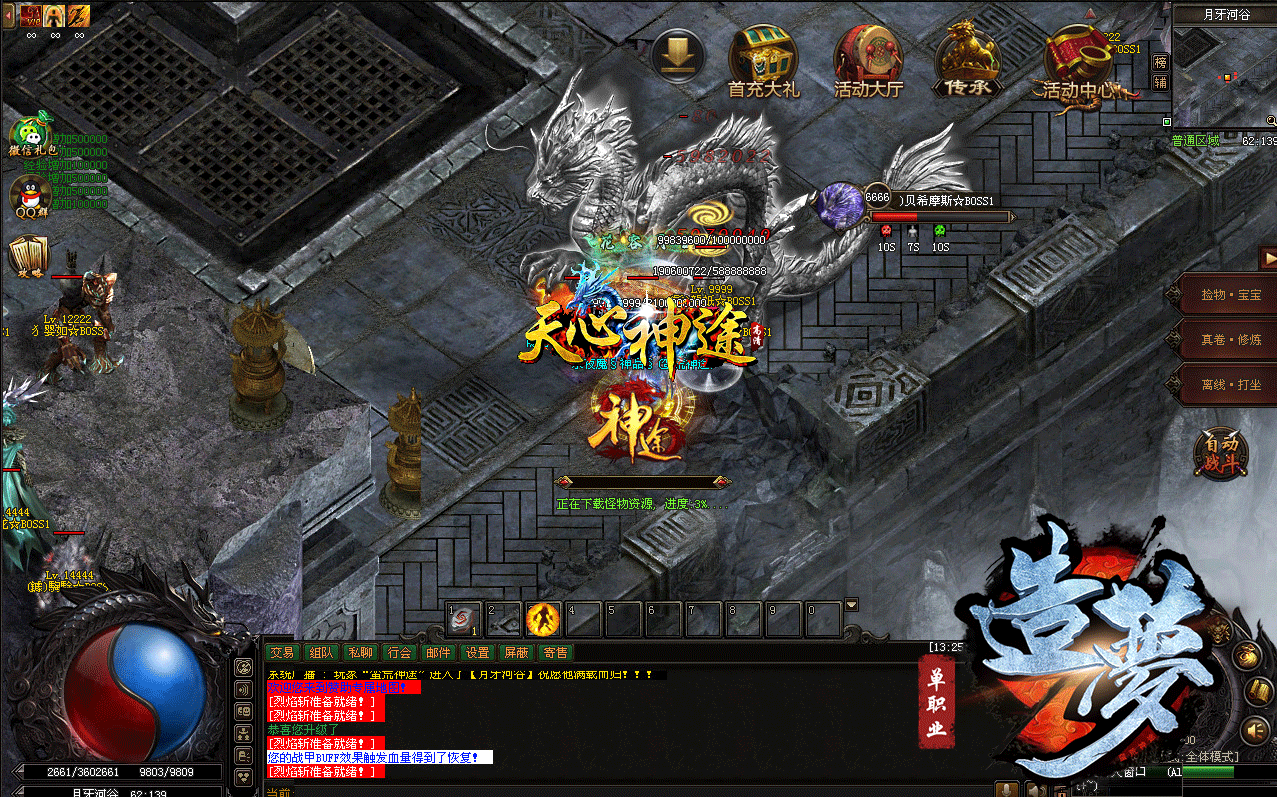Viewport: 1277px width, 797px height.
Task: Open the 榜 ranking button beside minimap
Action: [x=1160, y=62]
